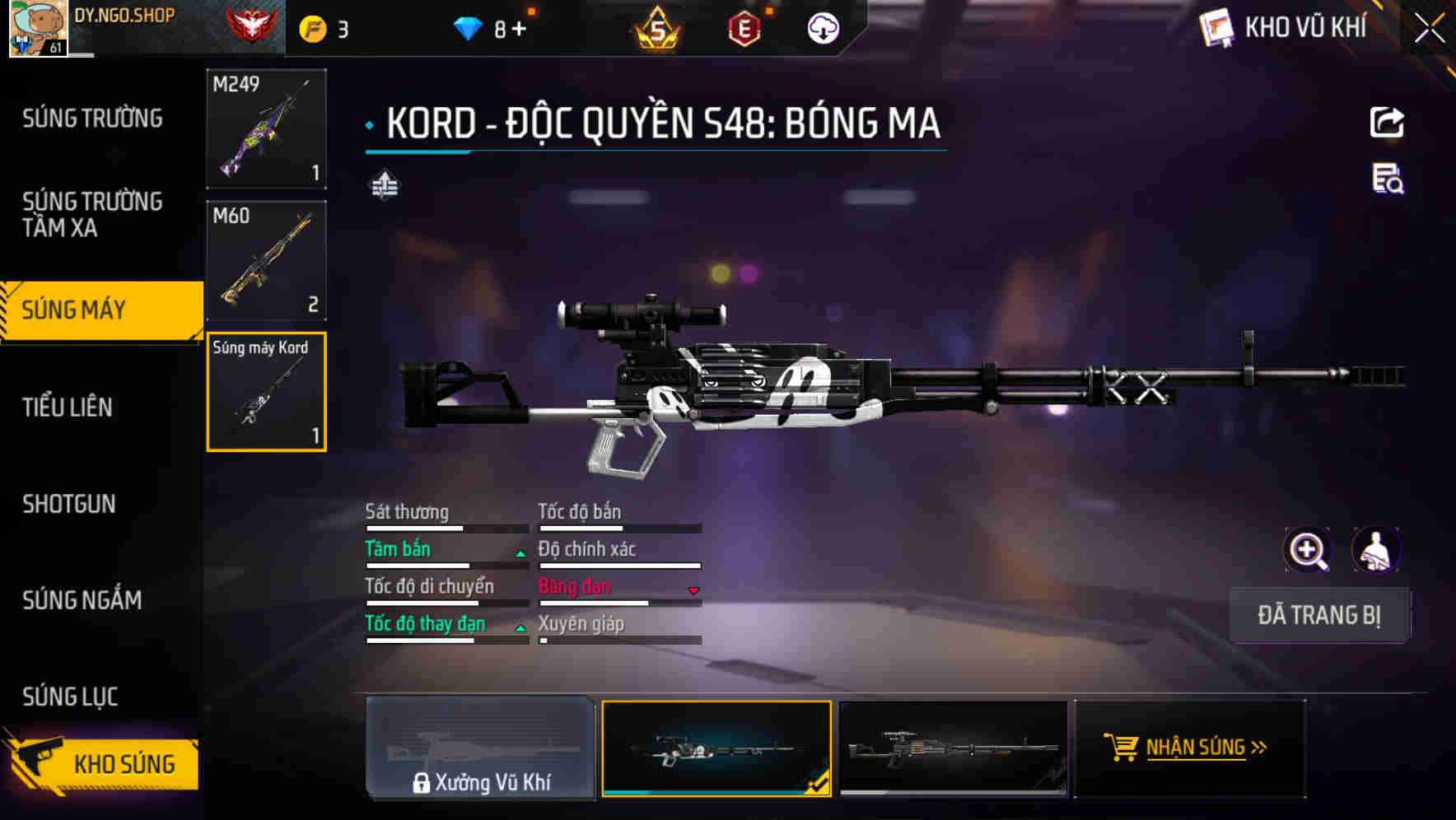Close the weapon vault screen

pos(1430,29)
